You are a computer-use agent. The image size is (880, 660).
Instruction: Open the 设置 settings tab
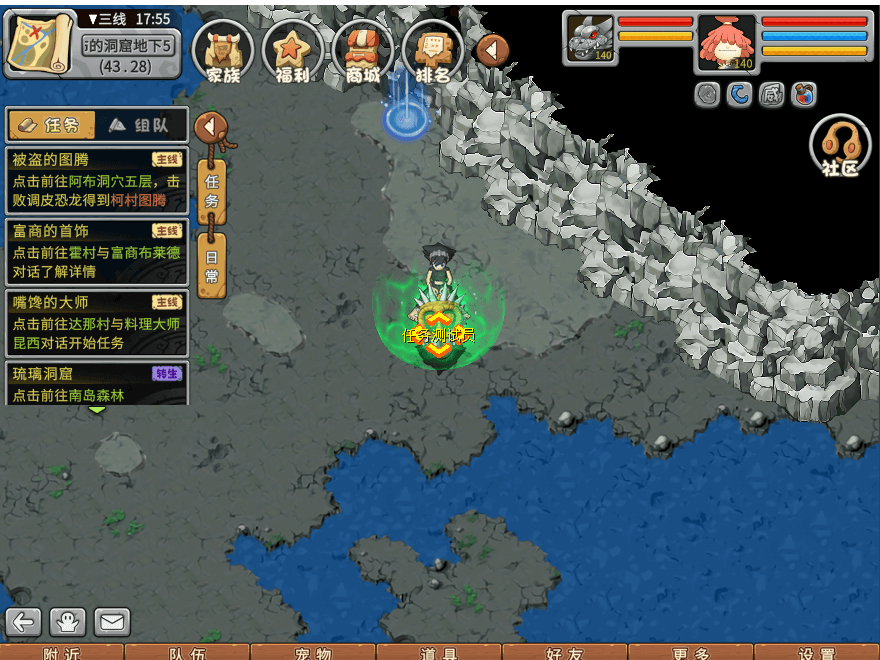pos(817,653)
